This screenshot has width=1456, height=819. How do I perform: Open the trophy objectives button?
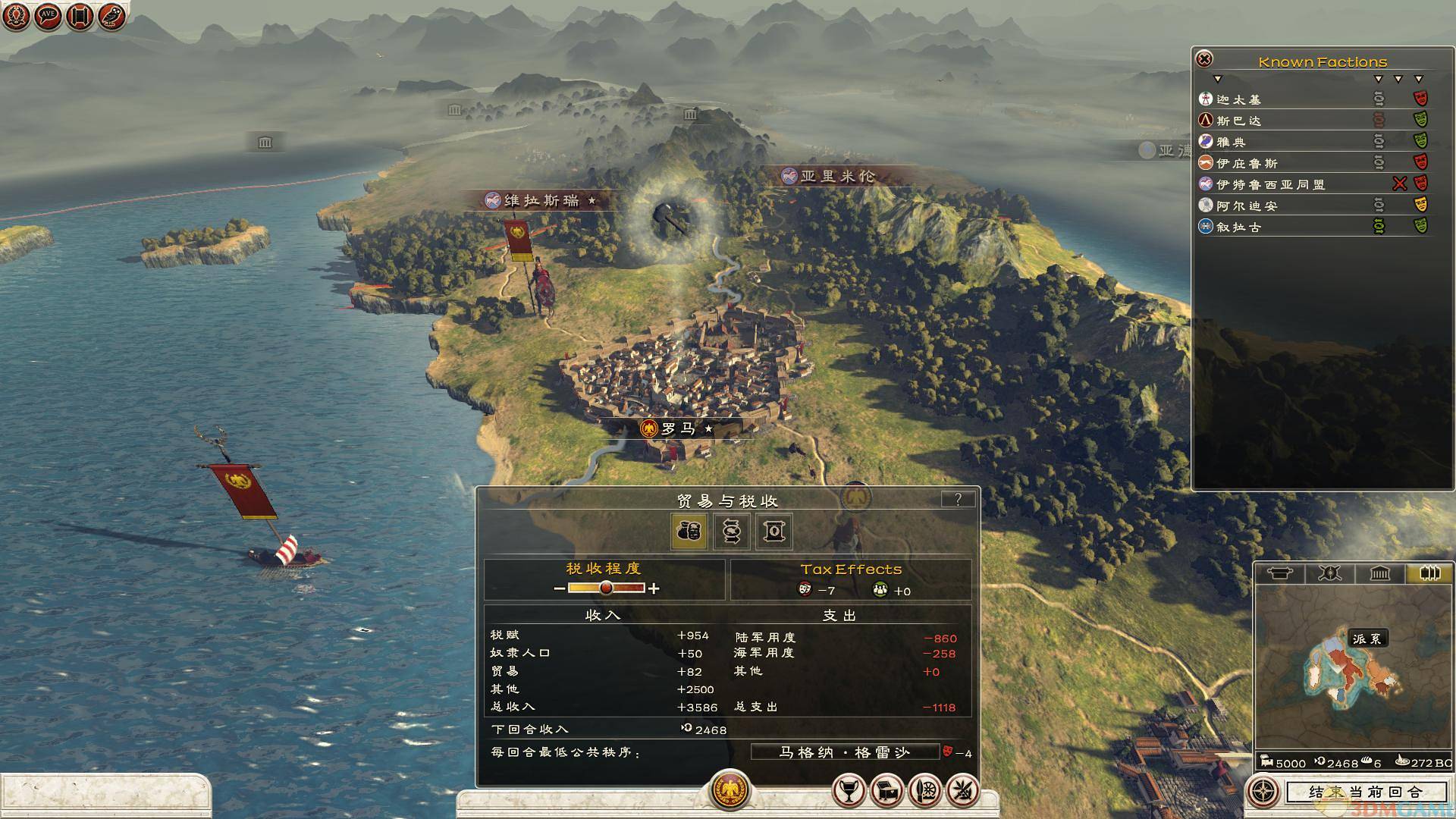pos(849,791)
